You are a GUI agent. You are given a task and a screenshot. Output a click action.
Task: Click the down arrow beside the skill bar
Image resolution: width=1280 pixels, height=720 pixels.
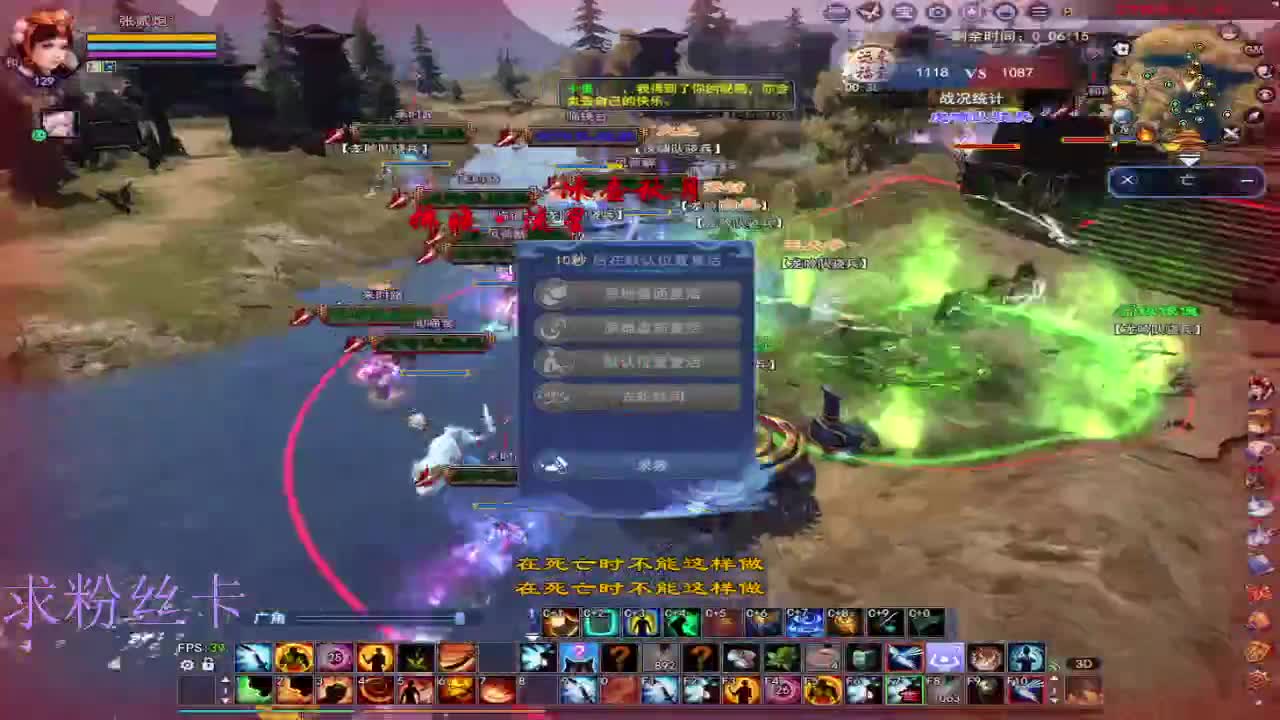1052,697
